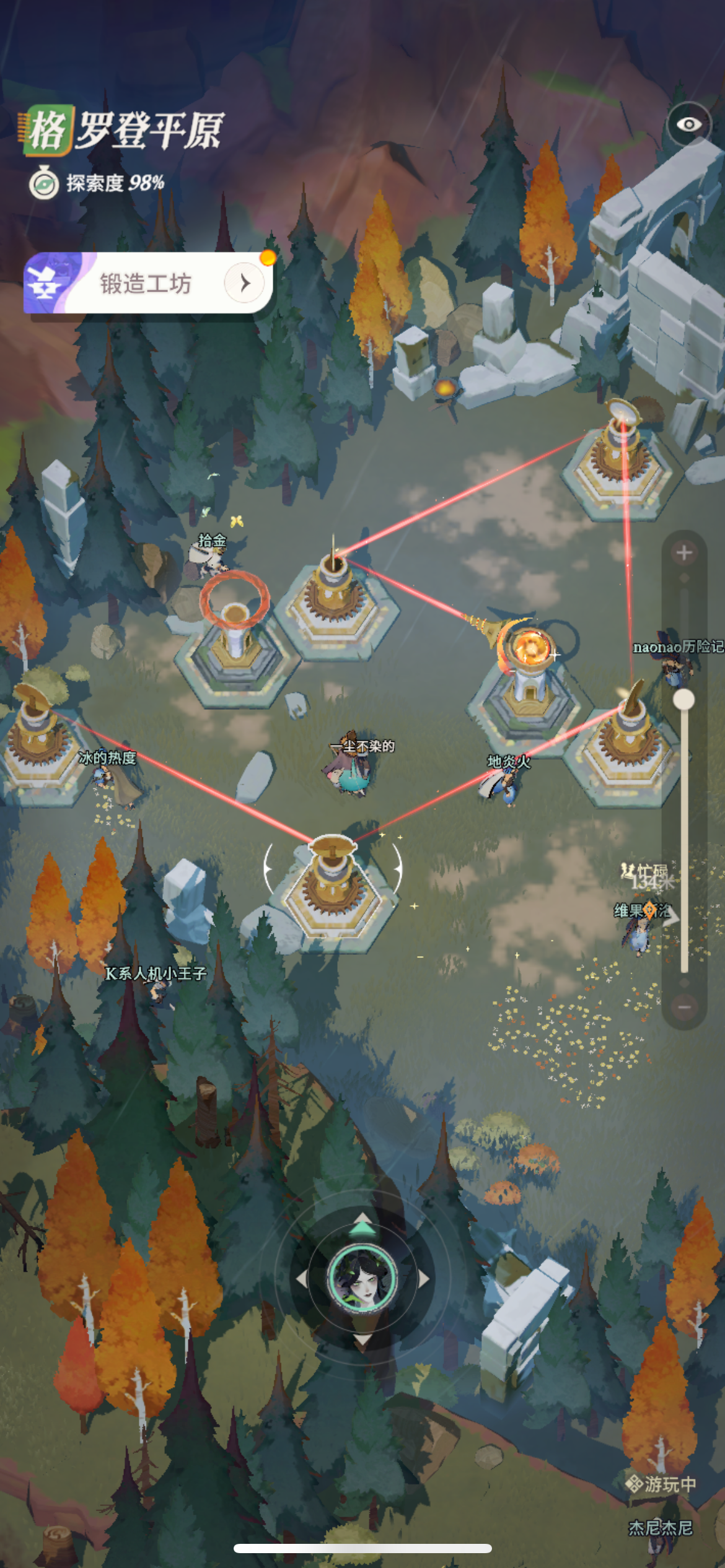
Task: Zoom out with the minus button
Action: [684, 1008]
